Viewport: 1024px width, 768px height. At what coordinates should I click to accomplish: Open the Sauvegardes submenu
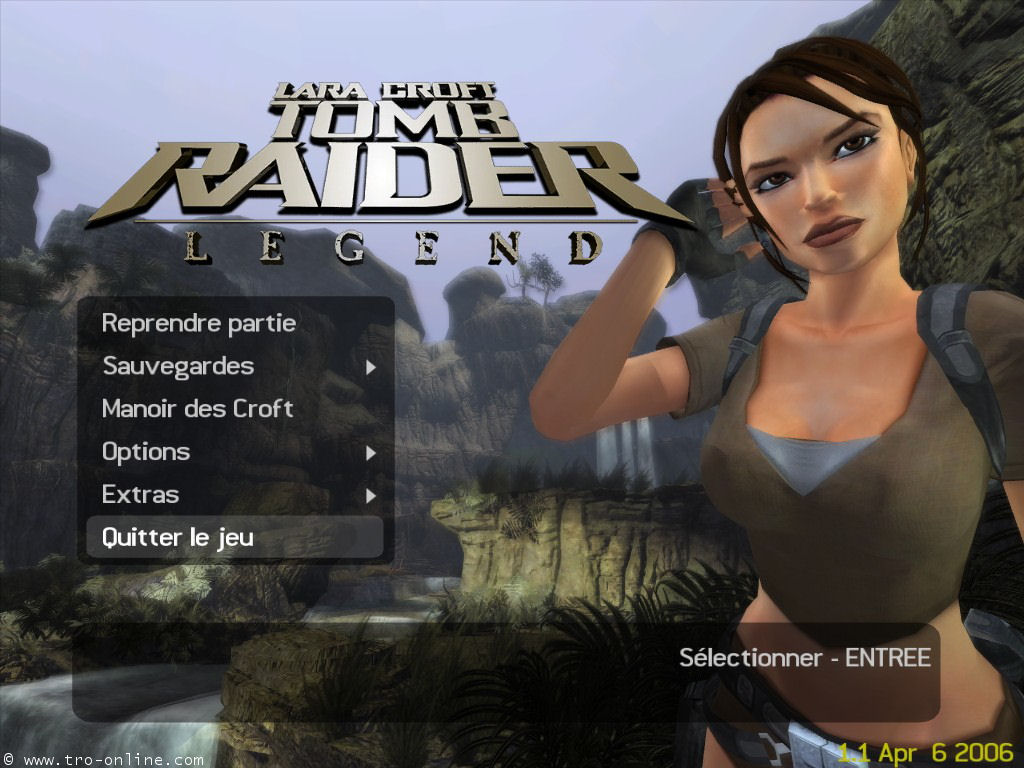click(178, 367)
